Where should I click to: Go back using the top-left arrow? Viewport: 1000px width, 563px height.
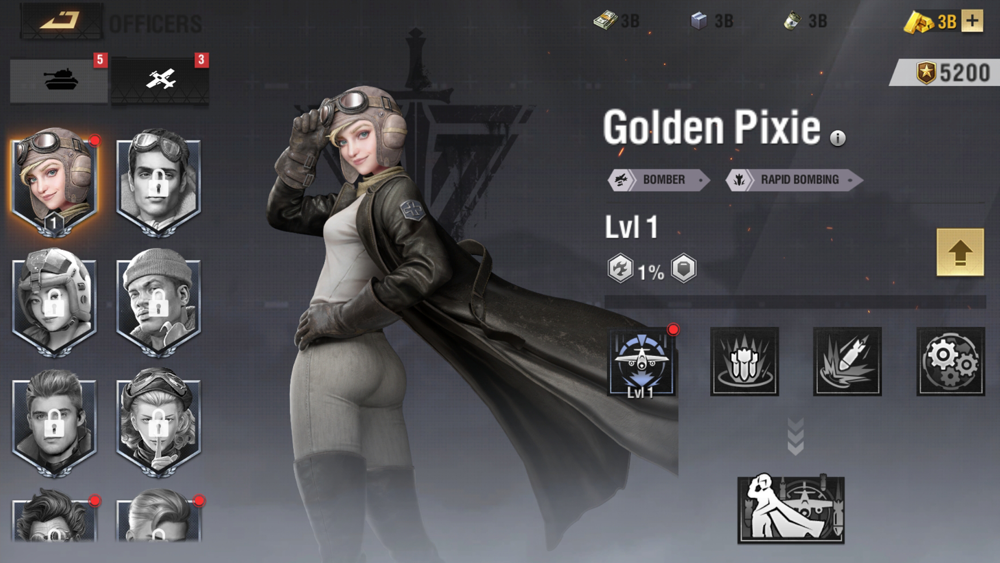pyautogui.click(x=61, y=20)
